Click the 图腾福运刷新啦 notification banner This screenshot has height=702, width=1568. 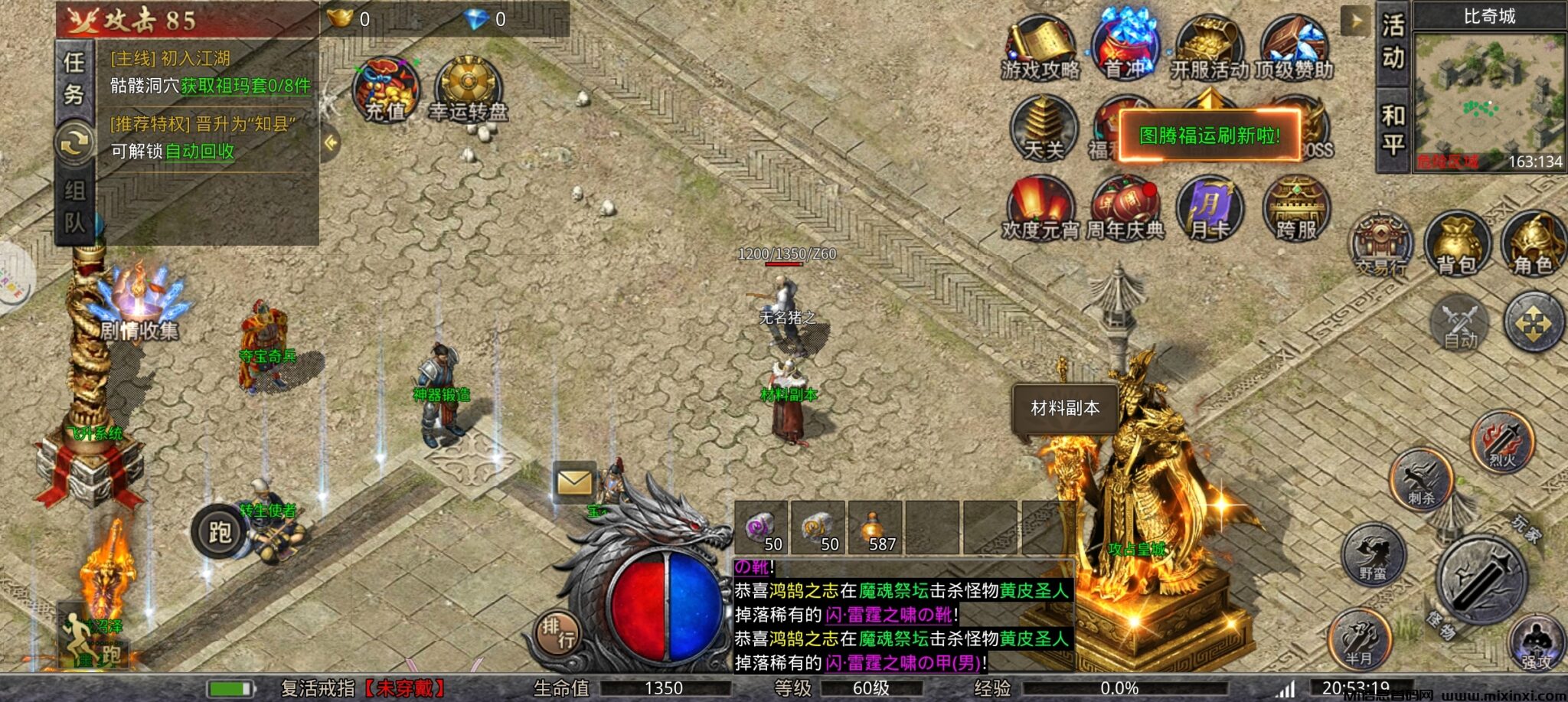click(1210, 136)
